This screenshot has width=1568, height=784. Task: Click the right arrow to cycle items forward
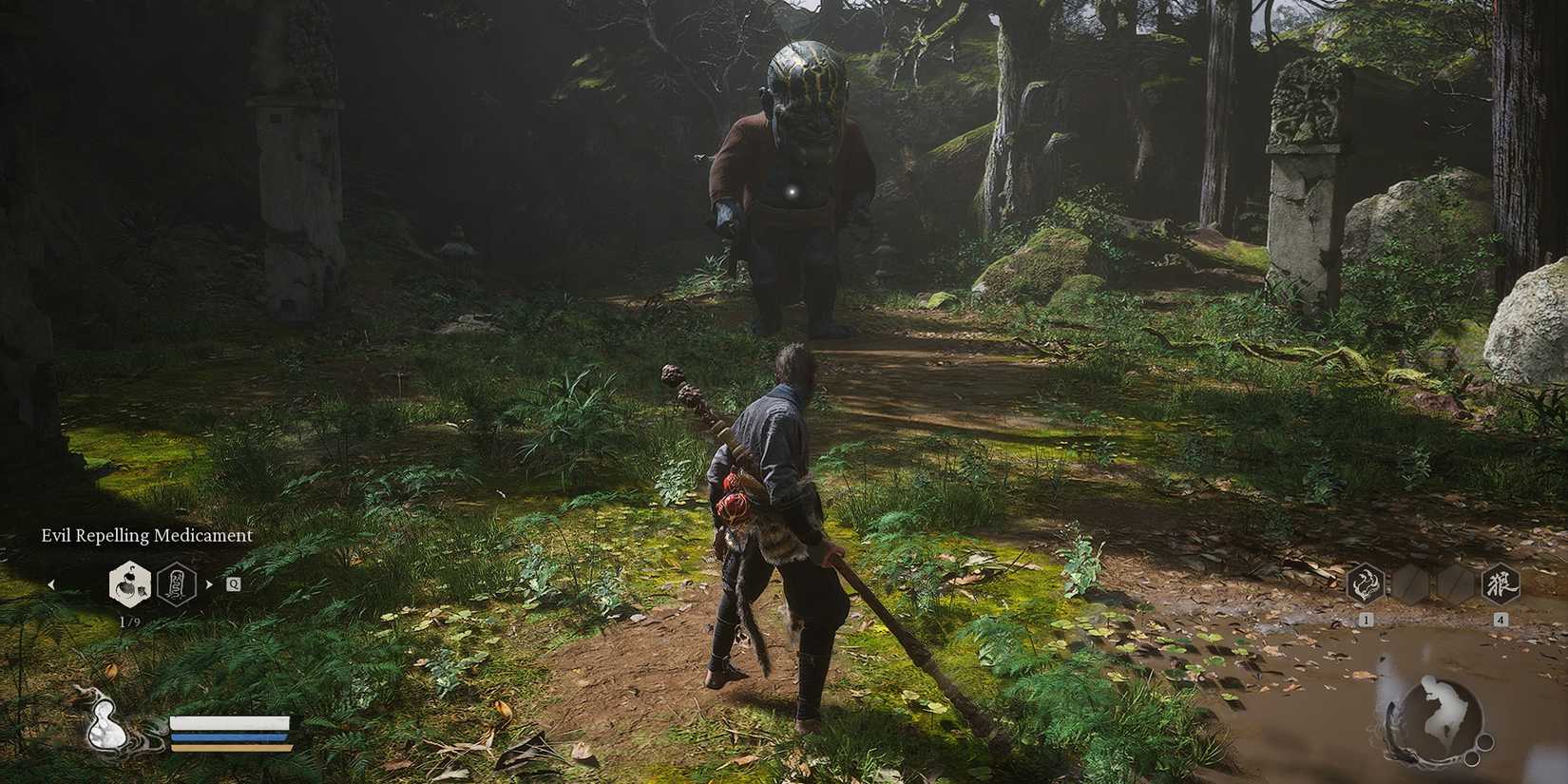click(208, 583)
